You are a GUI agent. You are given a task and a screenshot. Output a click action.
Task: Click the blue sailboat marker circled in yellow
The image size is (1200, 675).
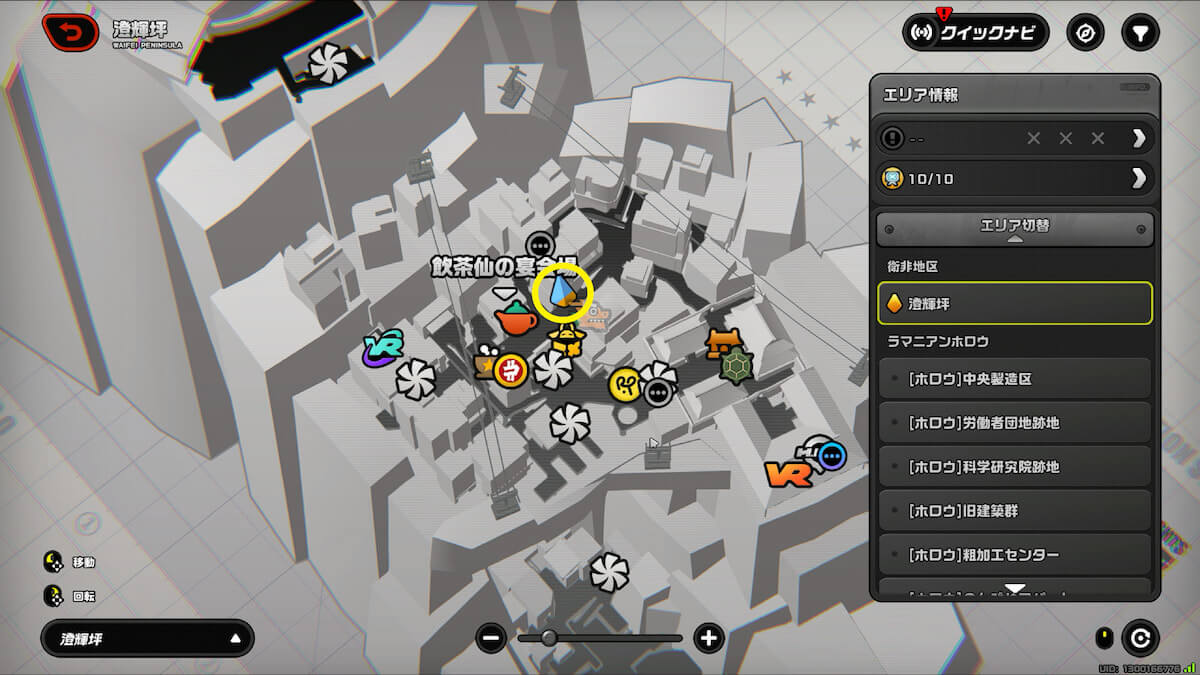(564, 292)
